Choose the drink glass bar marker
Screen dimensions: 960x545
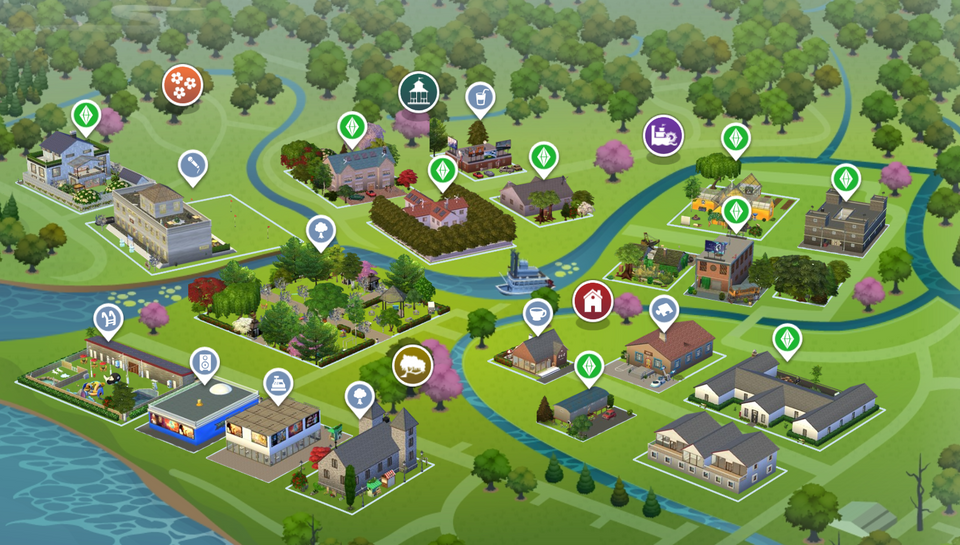(x=480, y=98)
